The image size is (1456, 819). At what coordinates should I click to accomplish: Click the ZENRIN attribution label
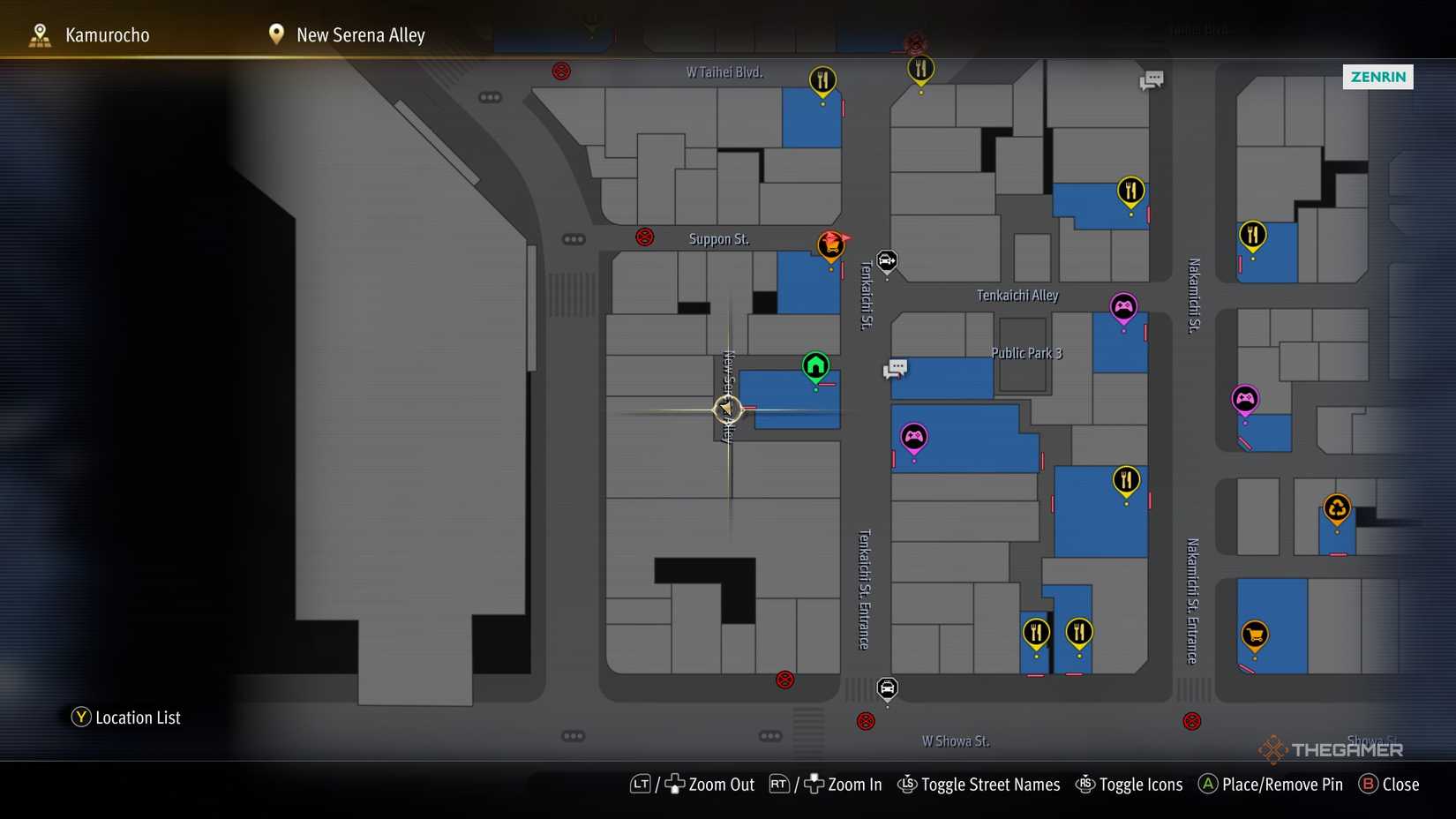tap(1378, 77)
